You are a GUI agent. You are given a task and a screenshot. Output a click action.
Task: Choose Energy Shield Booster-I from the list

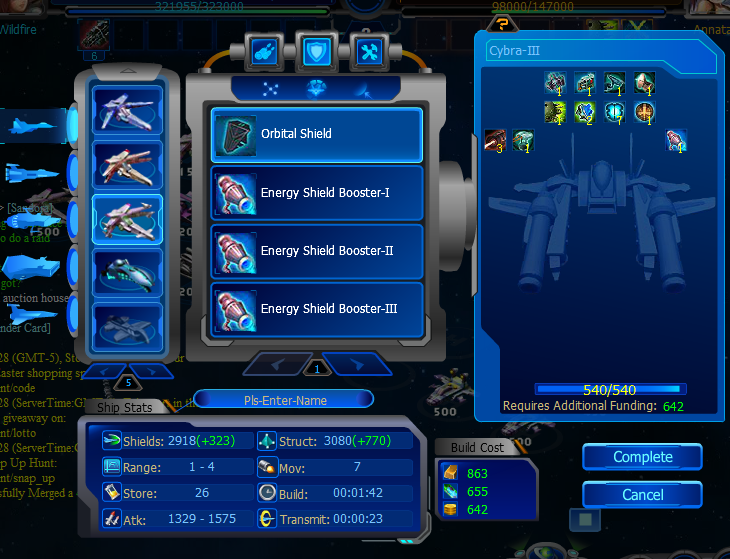pyautogui.click(x=316, y=193)
